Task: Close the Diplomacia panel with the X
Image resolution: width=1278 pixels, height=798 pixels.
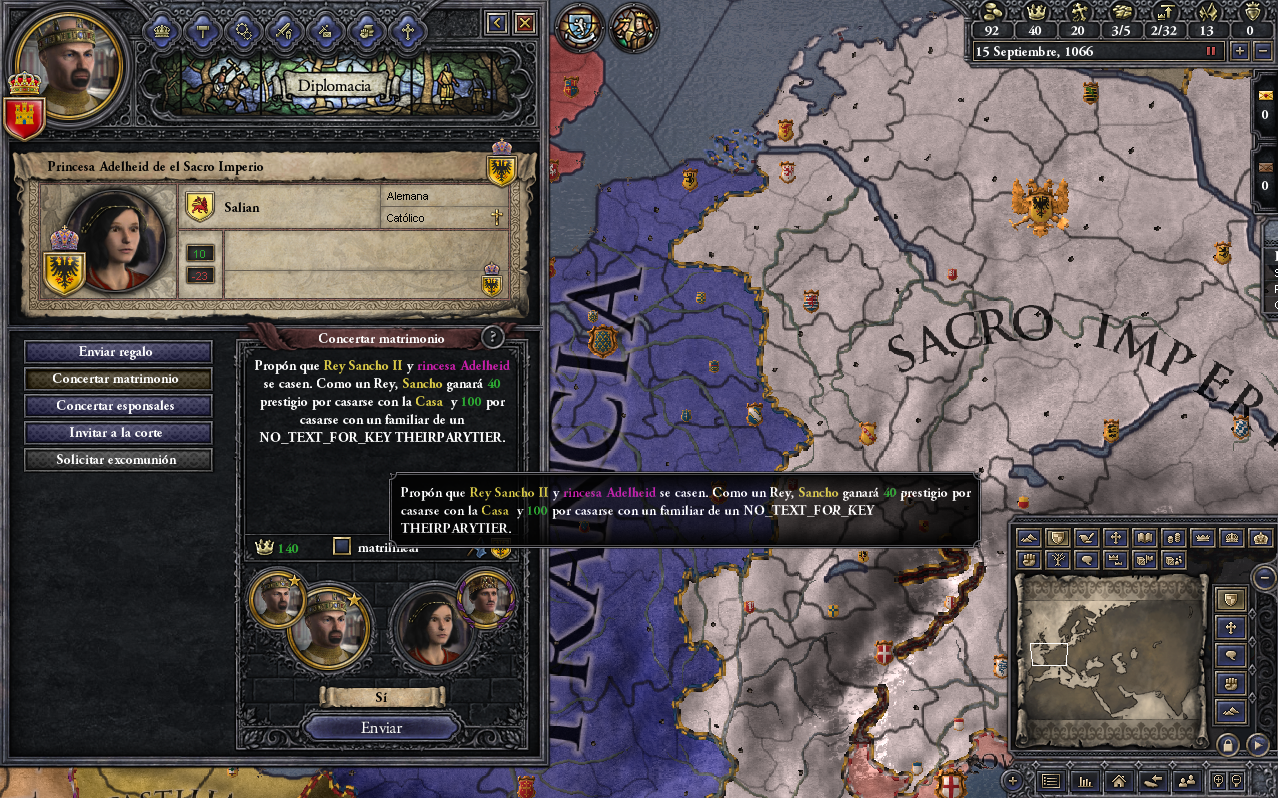Action: 524,23
